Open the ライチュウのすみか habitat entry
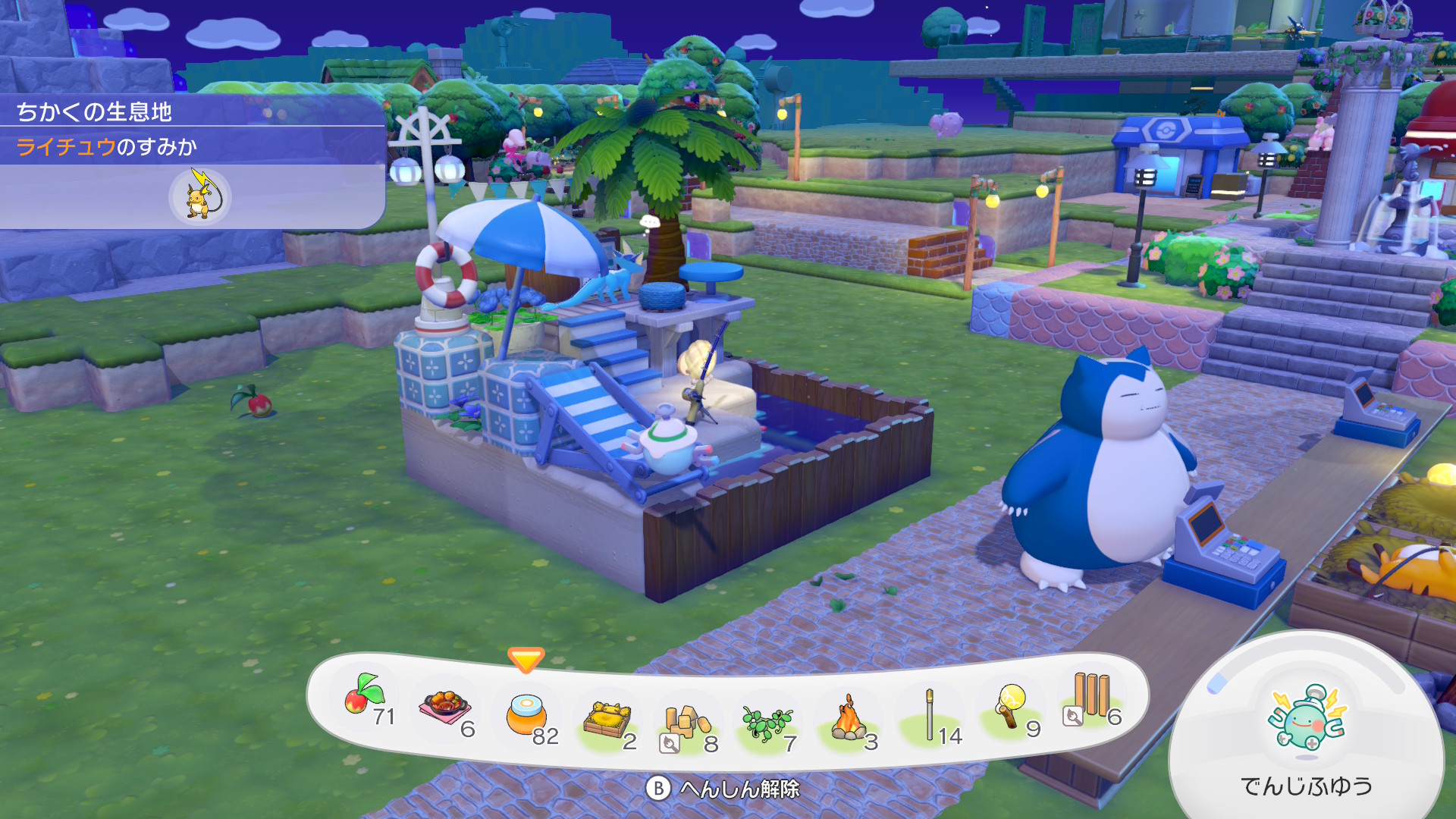Viewport: 1456px width, 819px height. [x=107, y=146]
